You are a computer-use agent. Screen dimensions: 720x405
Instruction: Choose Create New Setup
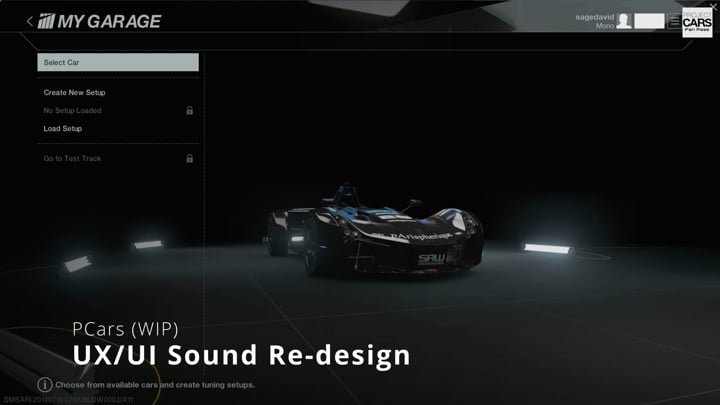(x=75, y=93)
